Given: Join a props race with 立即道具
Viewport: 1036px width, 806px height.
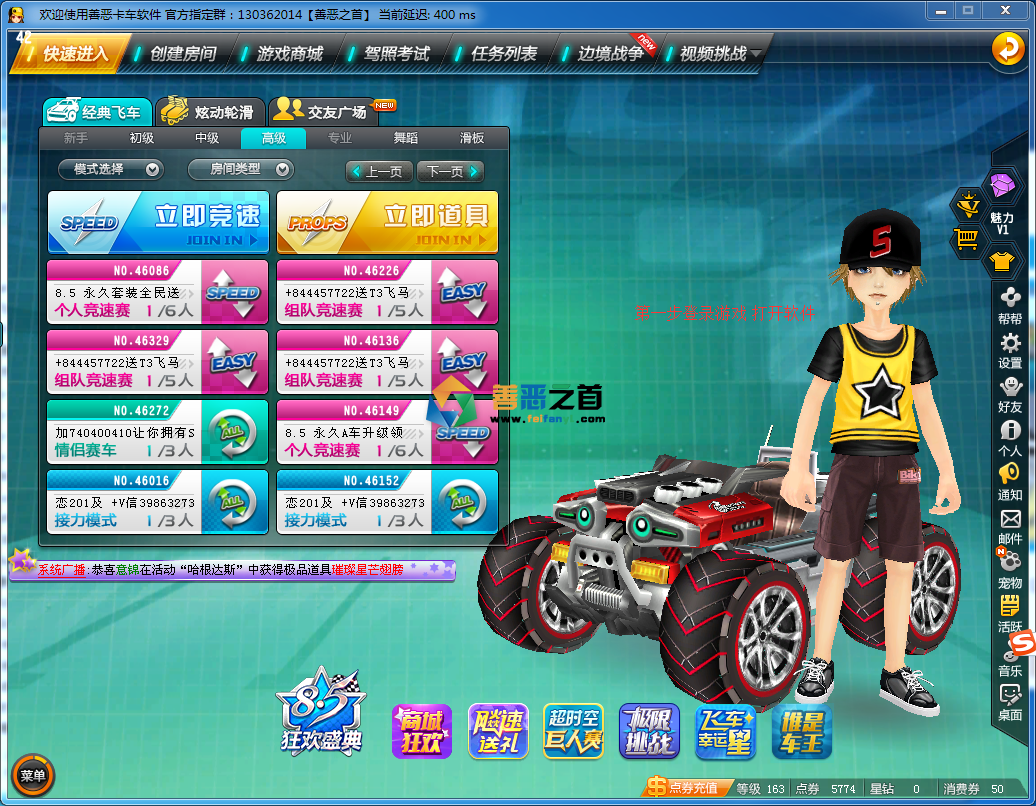Looking at the screenshot, I should 387,222.
